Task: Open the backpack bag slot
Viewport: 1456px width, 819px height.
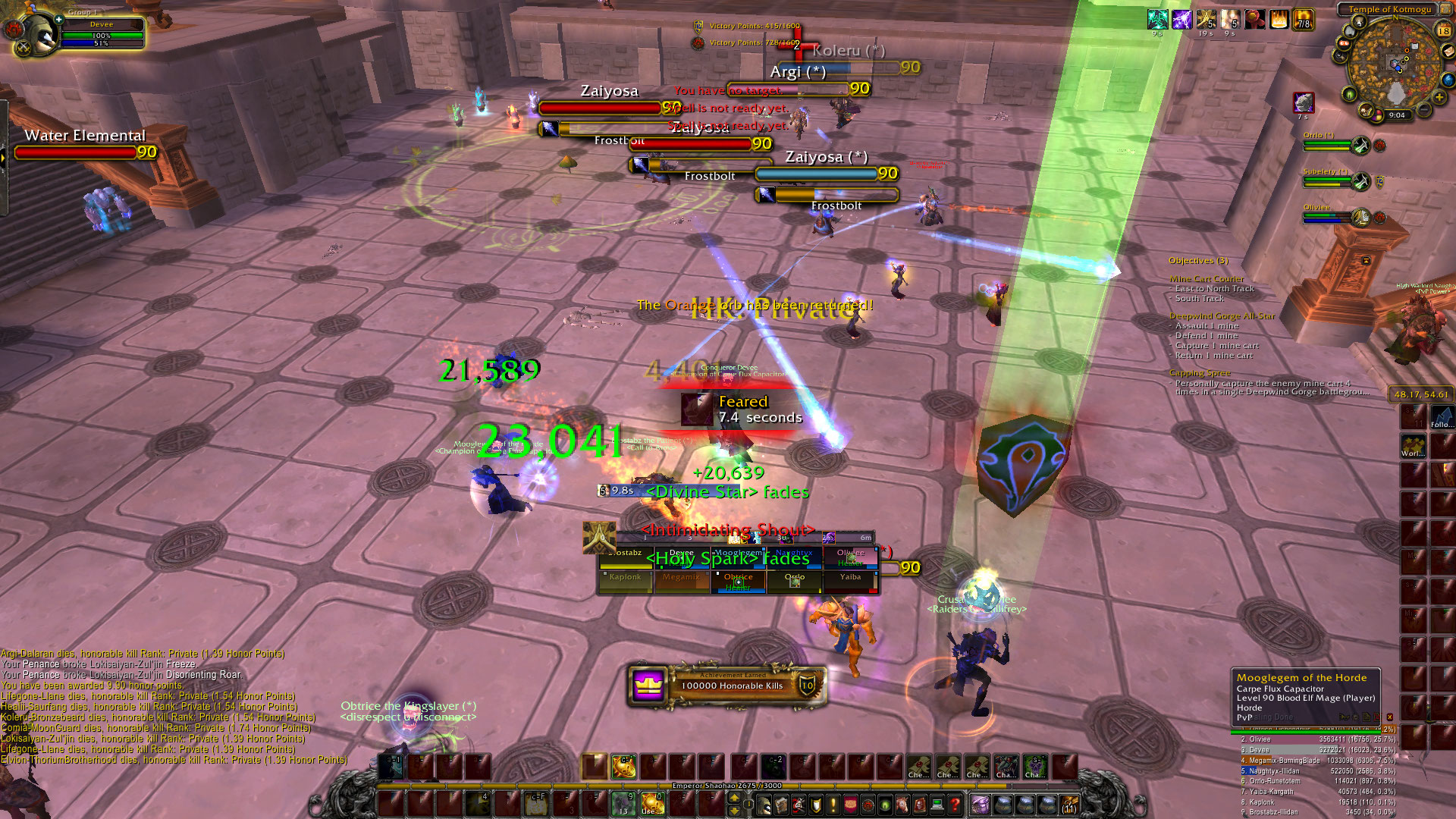Action: (x=1070, y=804)
